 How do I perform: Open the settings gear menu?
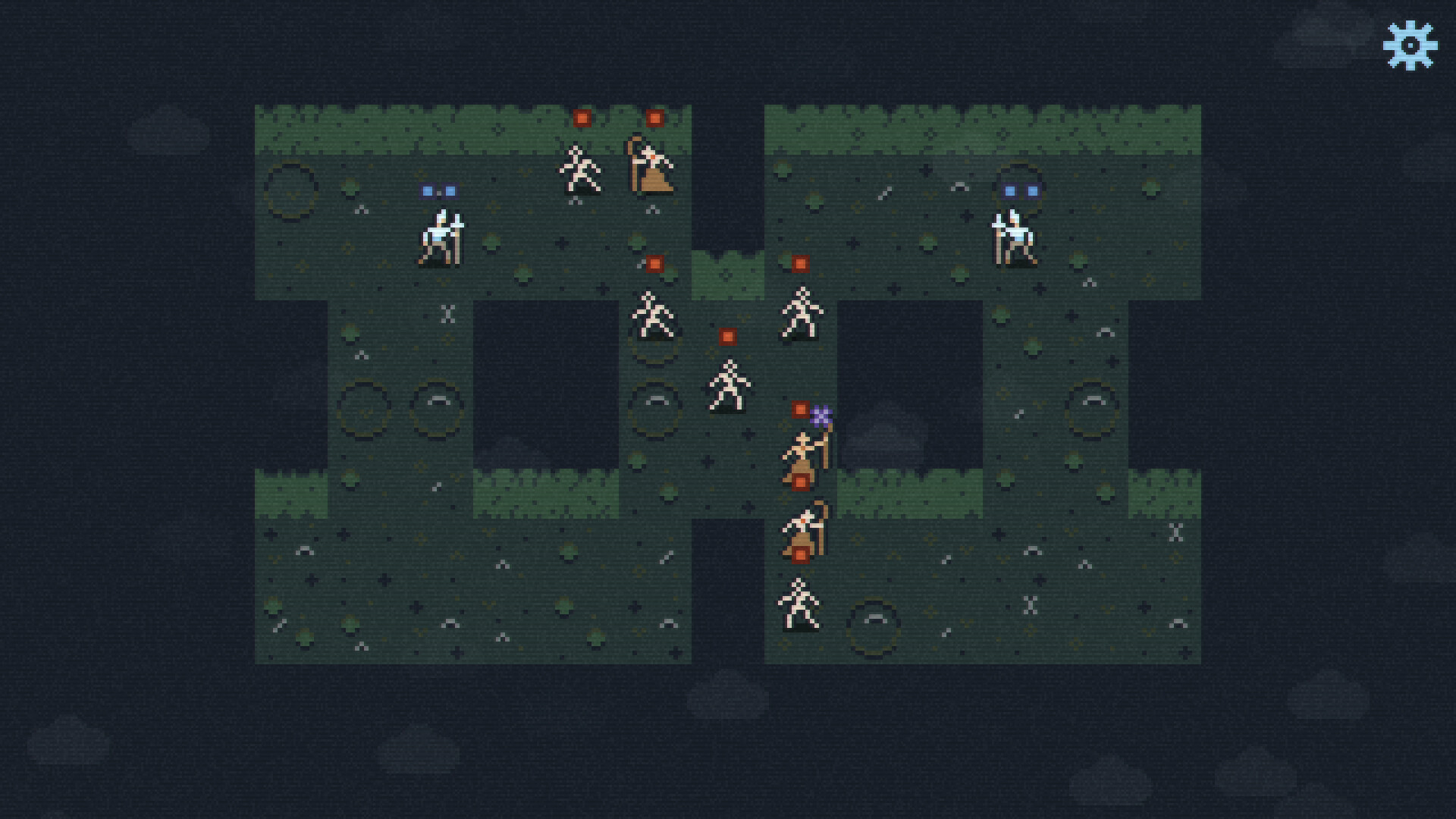point(1408,43)
